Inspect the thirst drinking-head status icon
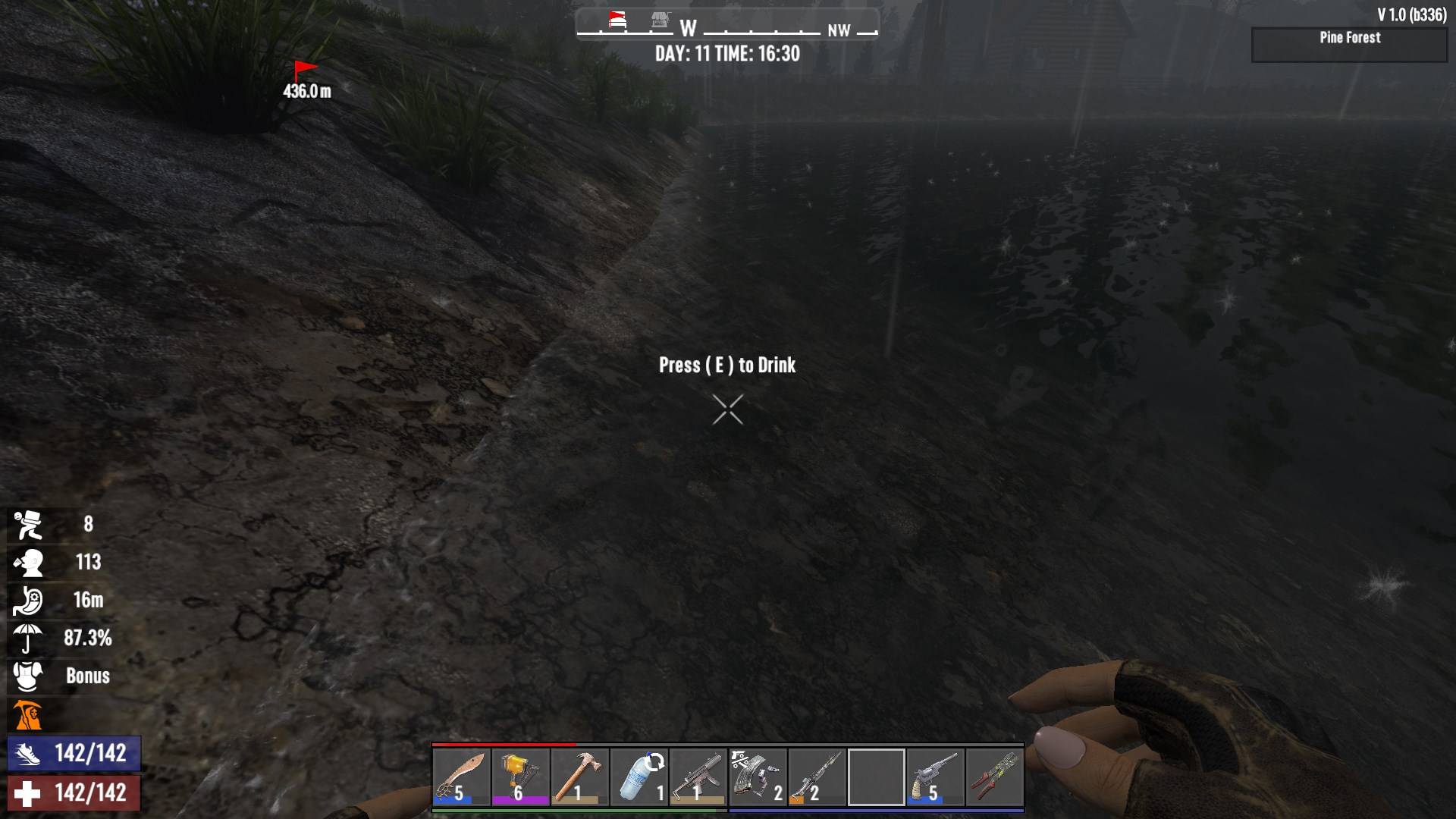Image resolution: width=1456 pixels, height=819 pixels. click(x=27, y=563)
